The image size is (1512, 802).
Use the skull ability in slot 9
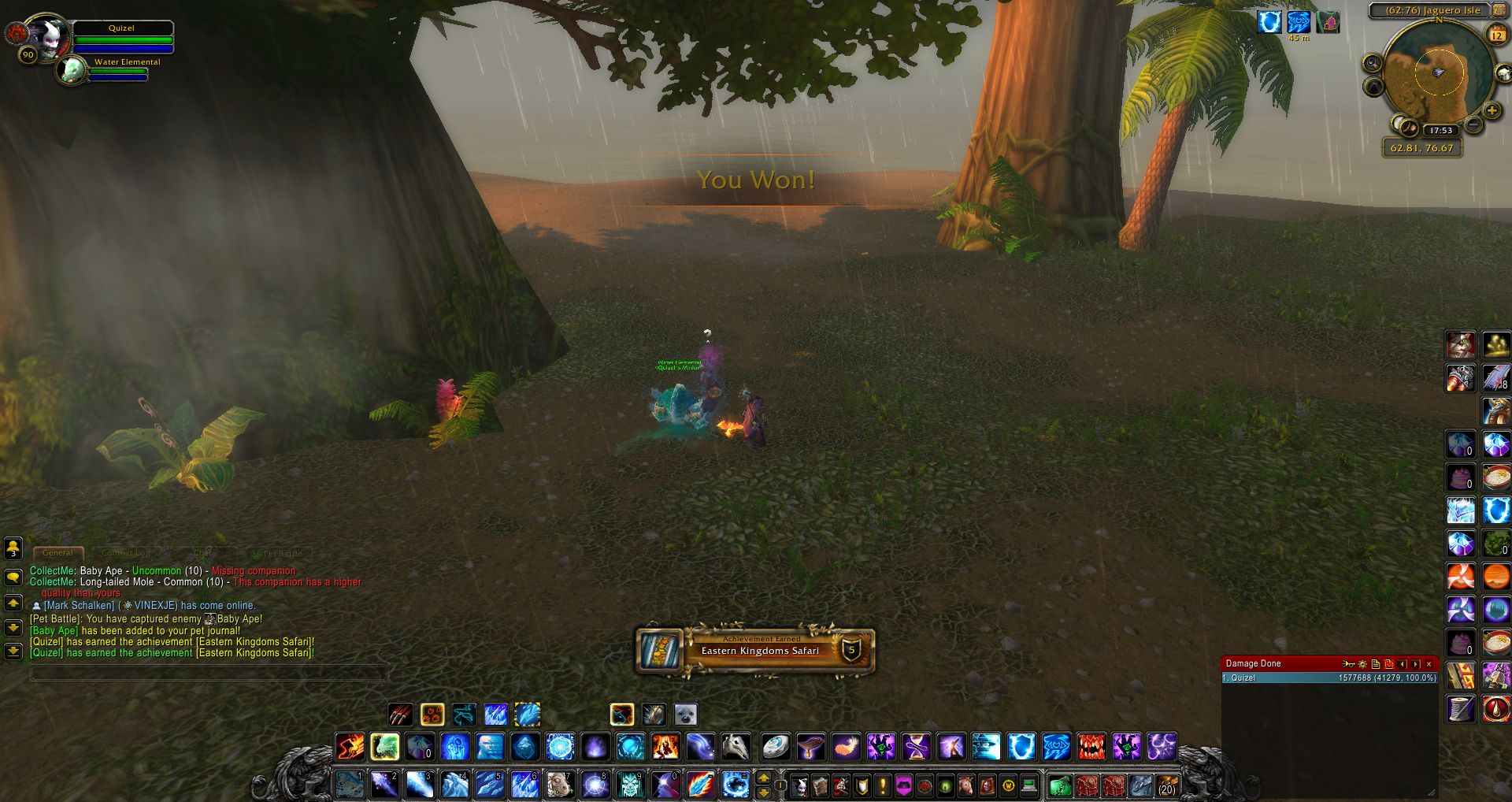(x=629, y=785)
